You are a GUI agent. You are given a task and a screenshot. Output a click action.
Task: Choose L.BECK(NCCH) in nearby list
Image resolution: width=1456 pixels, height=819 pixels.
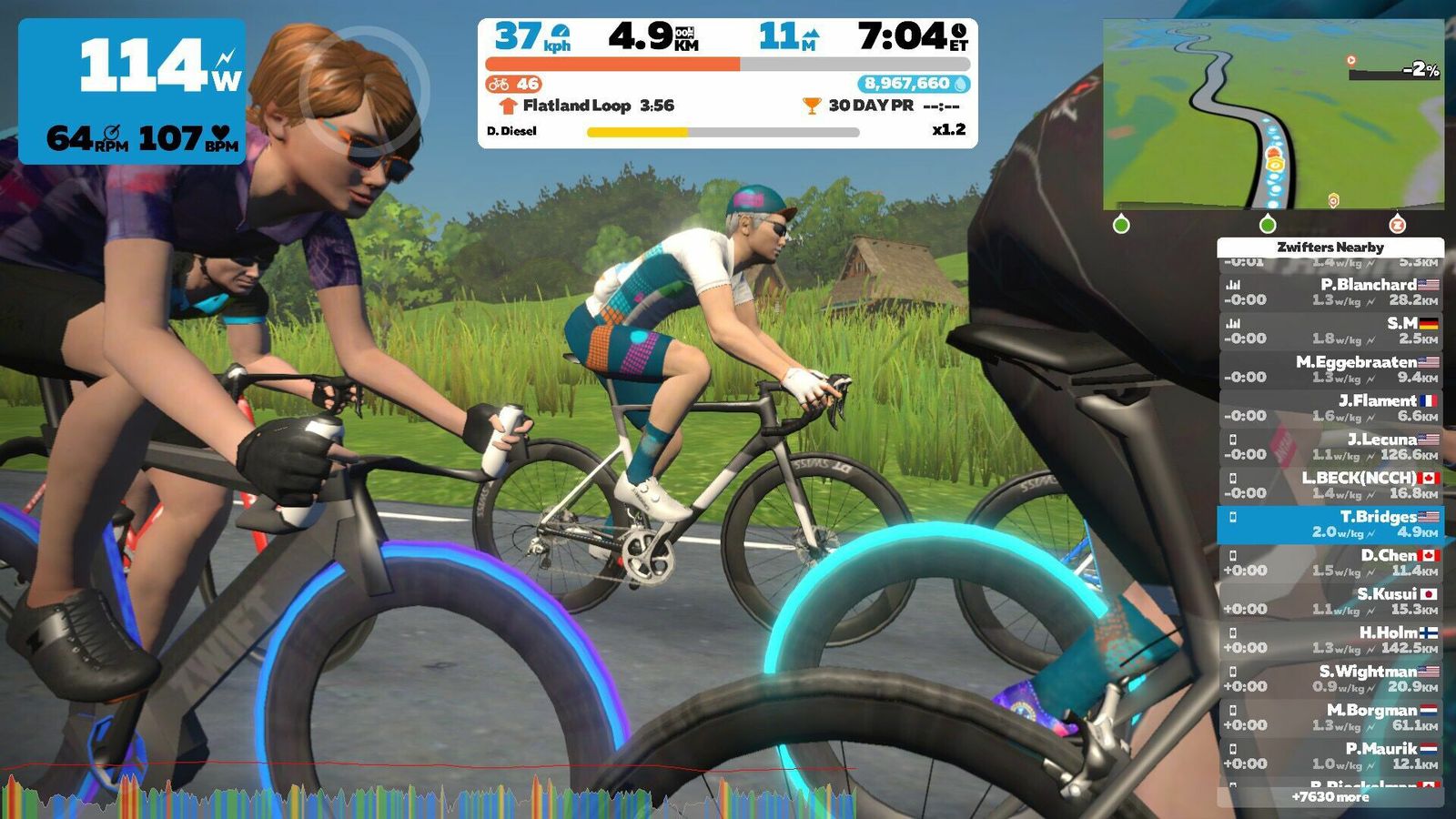pyautogui.click(x=1330, y=485)
